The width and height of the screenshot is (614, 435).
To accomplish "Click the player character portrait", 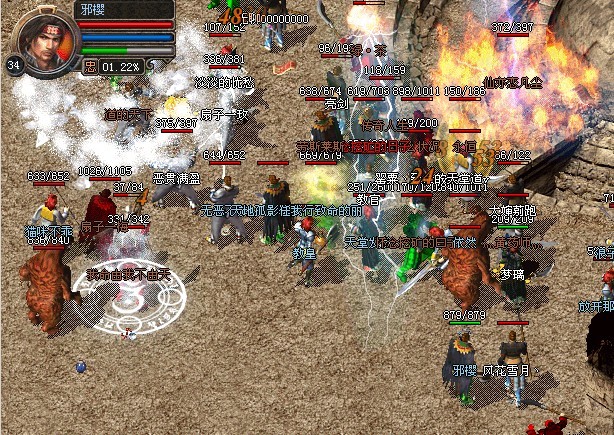I will pos(44,40).
